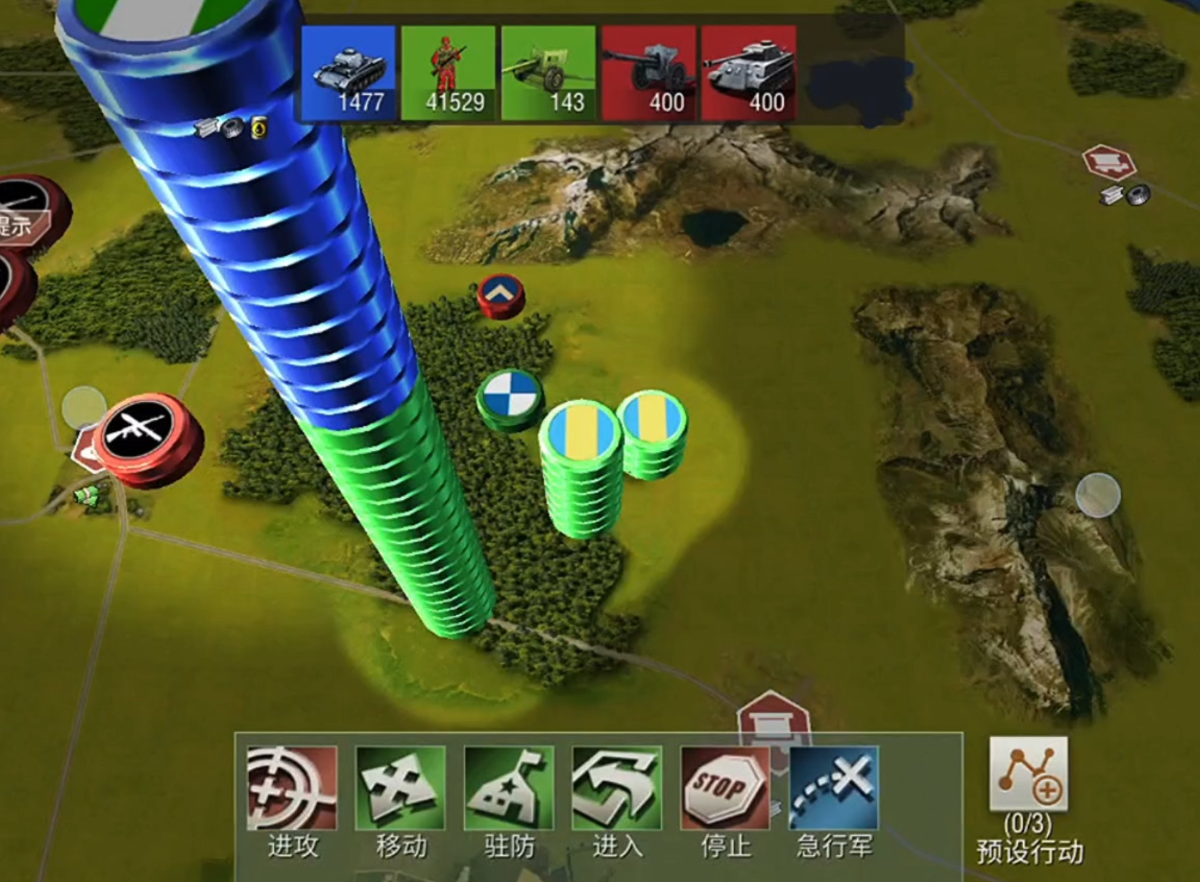
Task: Select the red heavy tank card
Action: coord(748,73)
